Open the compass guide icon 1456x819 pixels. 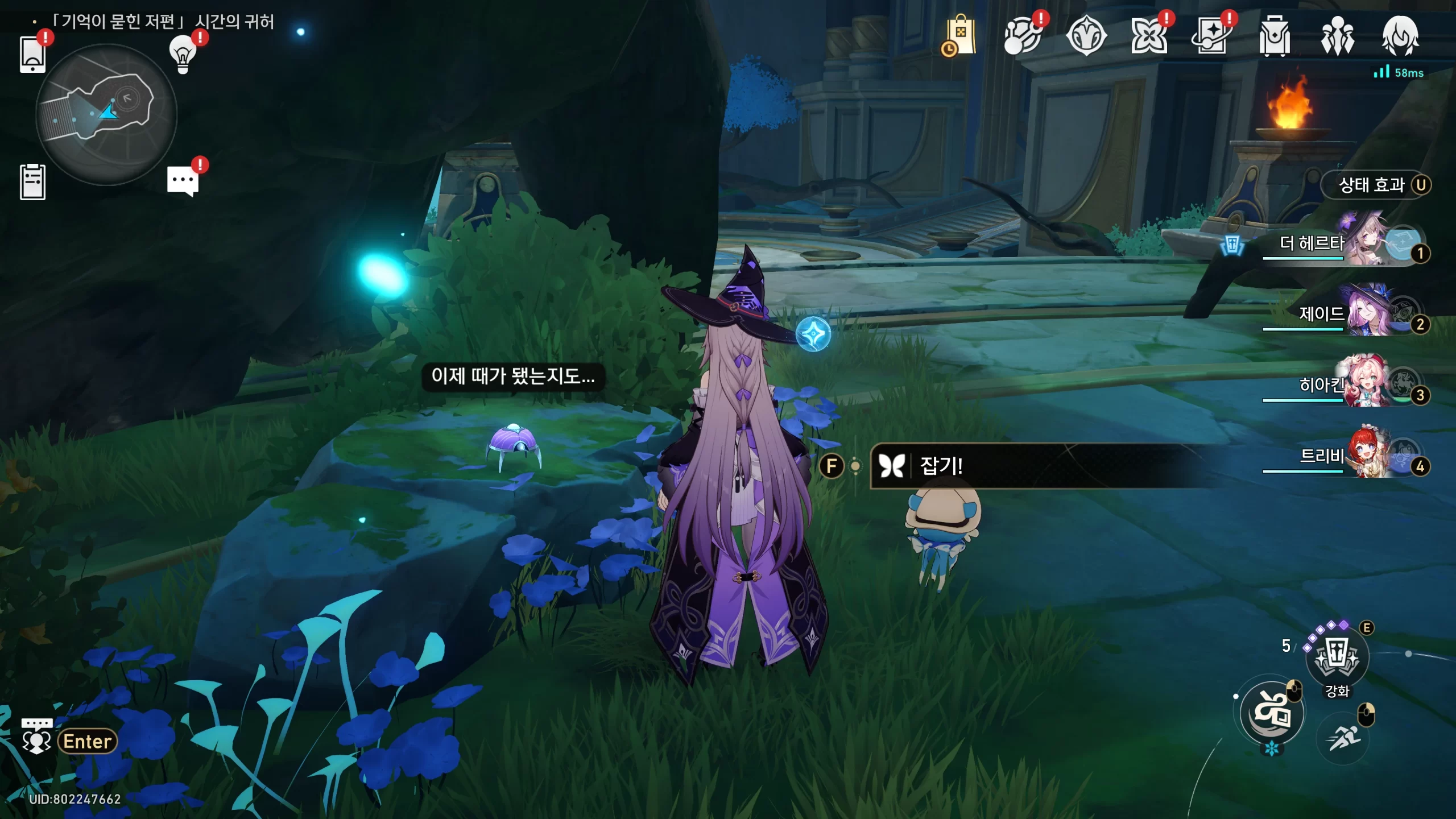[1086, 36]
